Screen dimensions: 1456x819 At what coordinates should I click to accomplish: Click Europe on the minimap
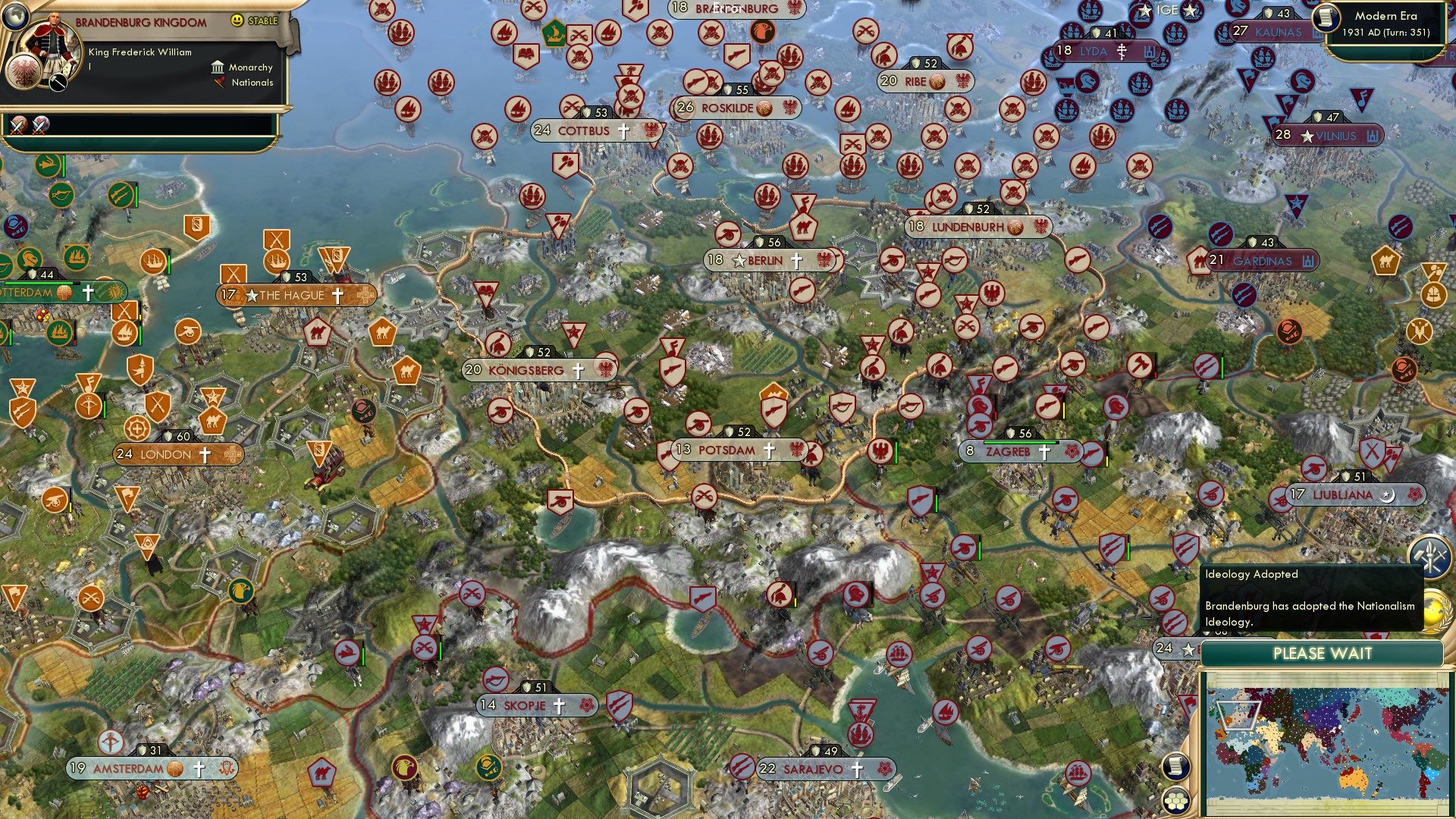[1238, 715]
